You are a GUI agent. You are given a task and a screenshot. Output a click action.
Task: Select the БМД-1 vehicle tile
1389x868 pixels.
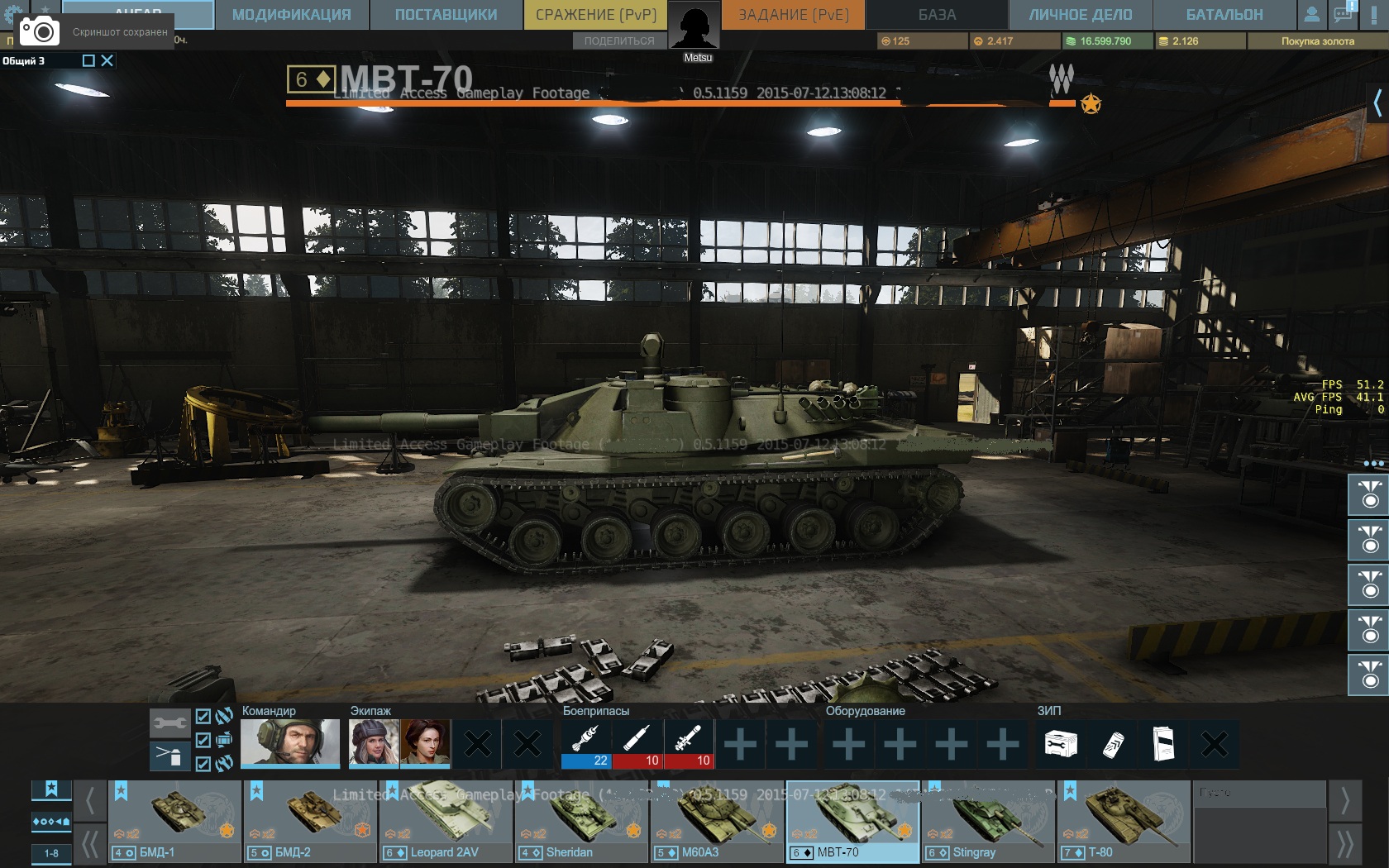pos(174,821)
